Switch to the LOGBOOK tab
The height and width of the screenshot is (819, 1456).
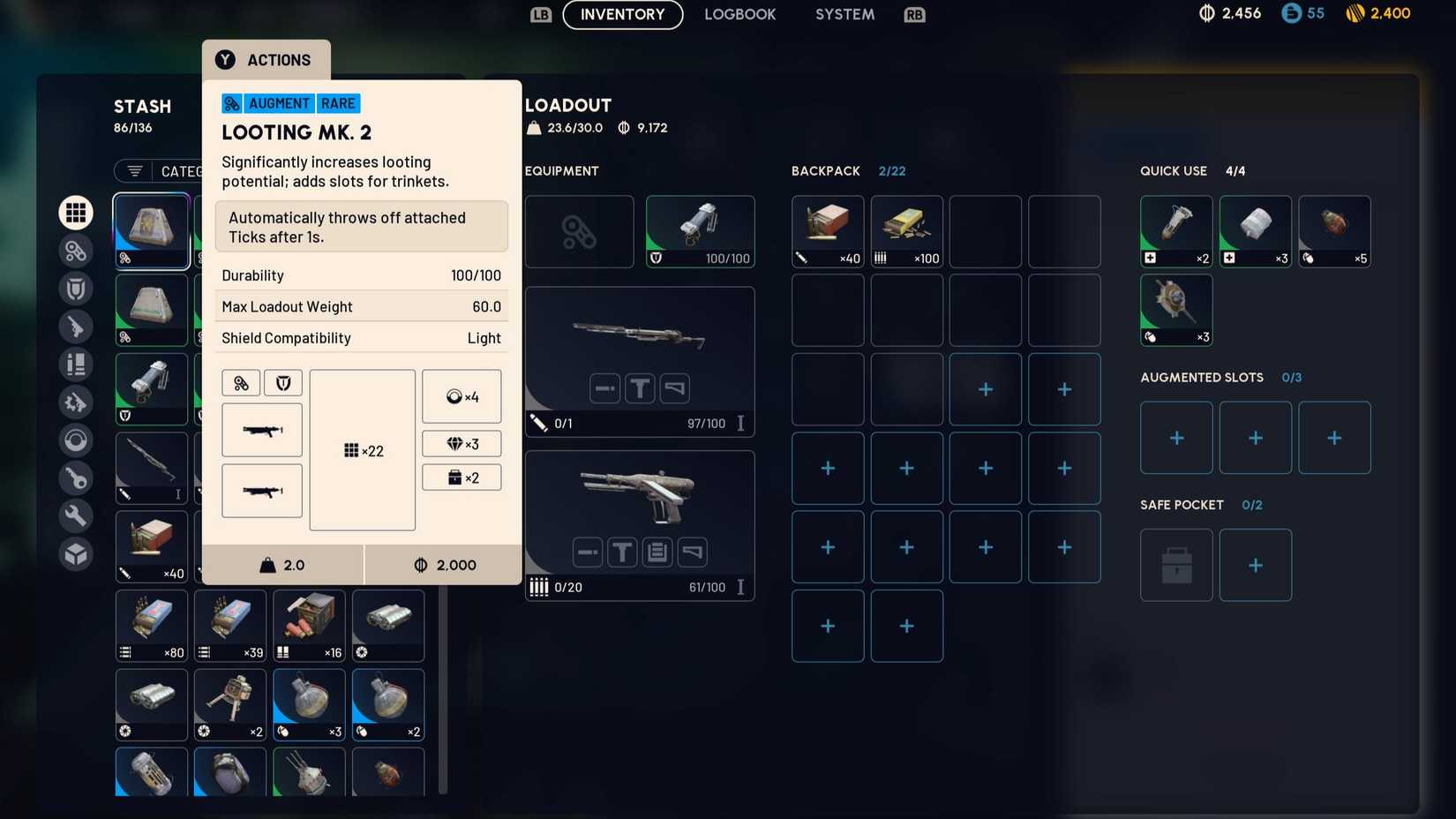739,14
